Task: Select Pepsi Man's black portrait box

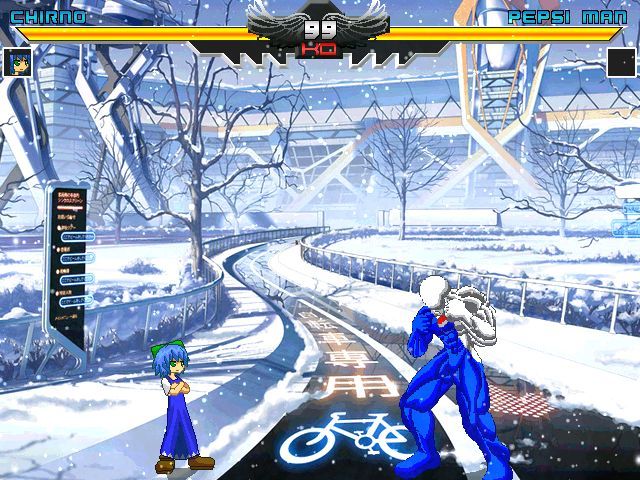Action: click(621, 62)
